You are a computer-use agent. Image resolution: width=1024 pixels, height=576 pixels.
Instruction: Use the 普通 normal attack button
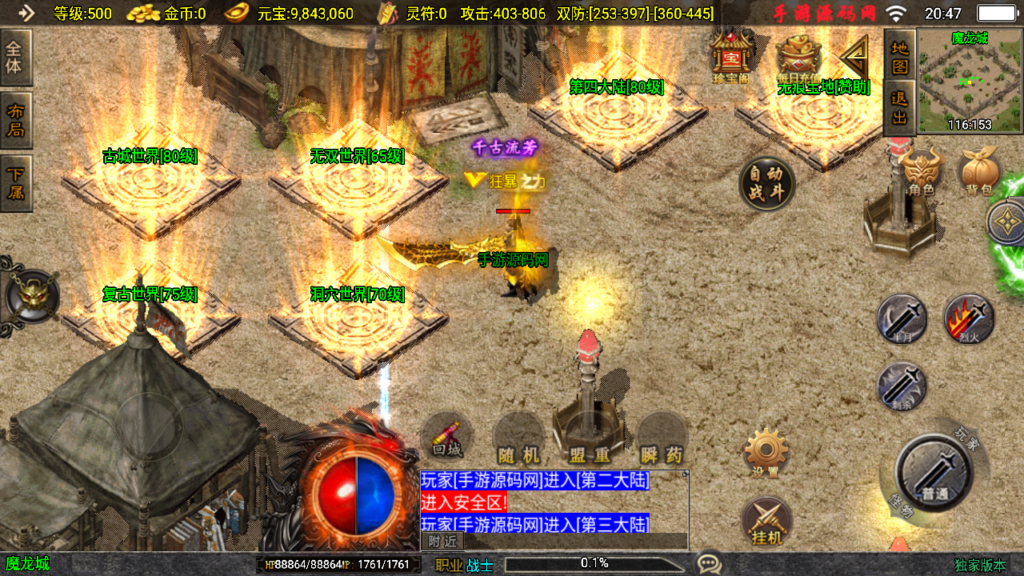(935, 472)
